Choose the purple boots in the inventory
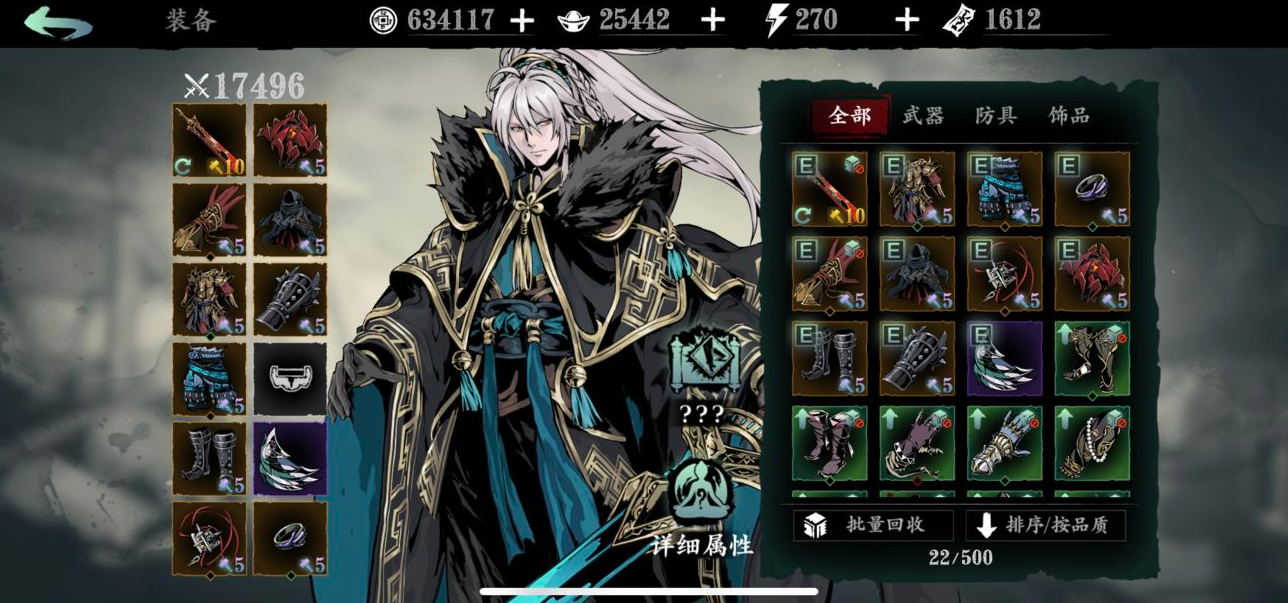 830,443
